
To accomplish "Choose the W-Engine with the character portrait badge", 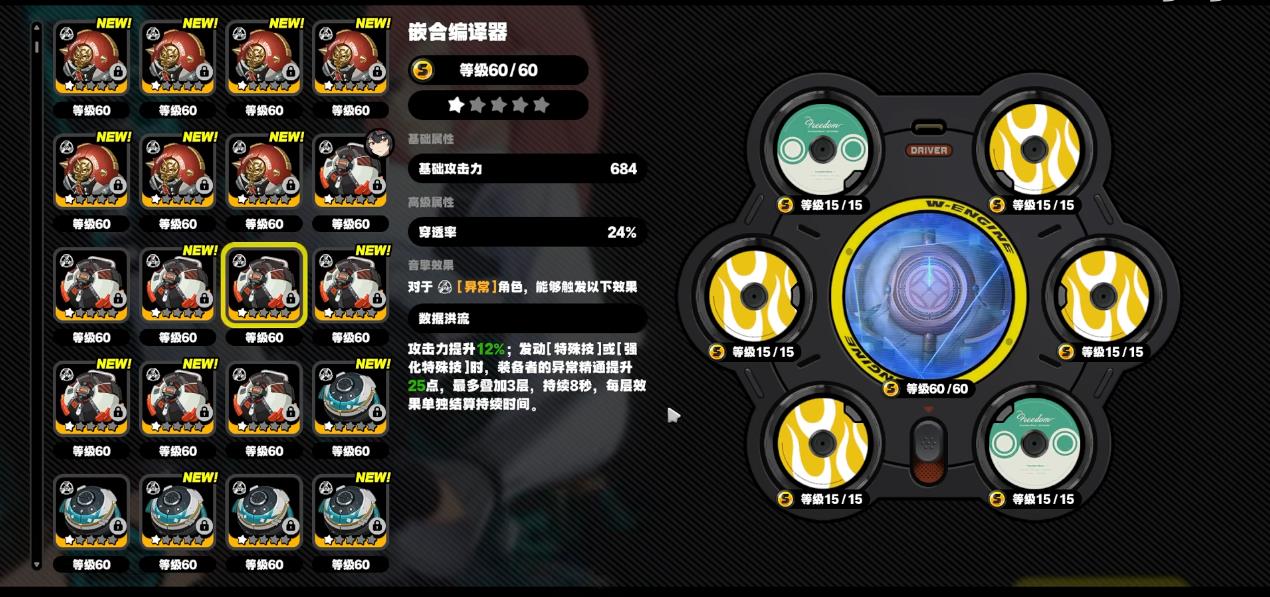I will click(x=350, y=172).
